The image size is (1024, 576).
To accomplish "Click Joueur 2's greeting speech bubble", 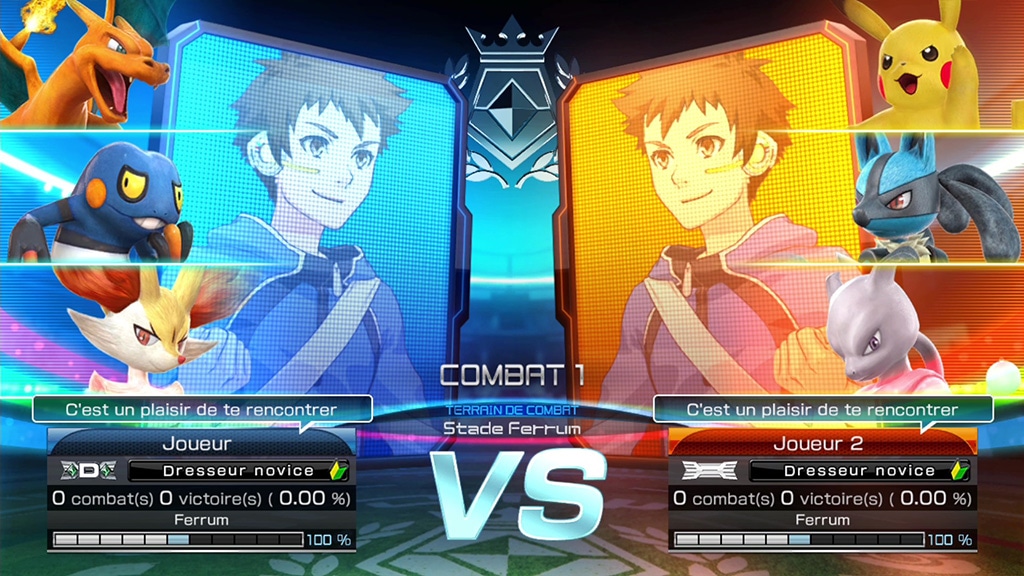I will (x=822, y=408).
